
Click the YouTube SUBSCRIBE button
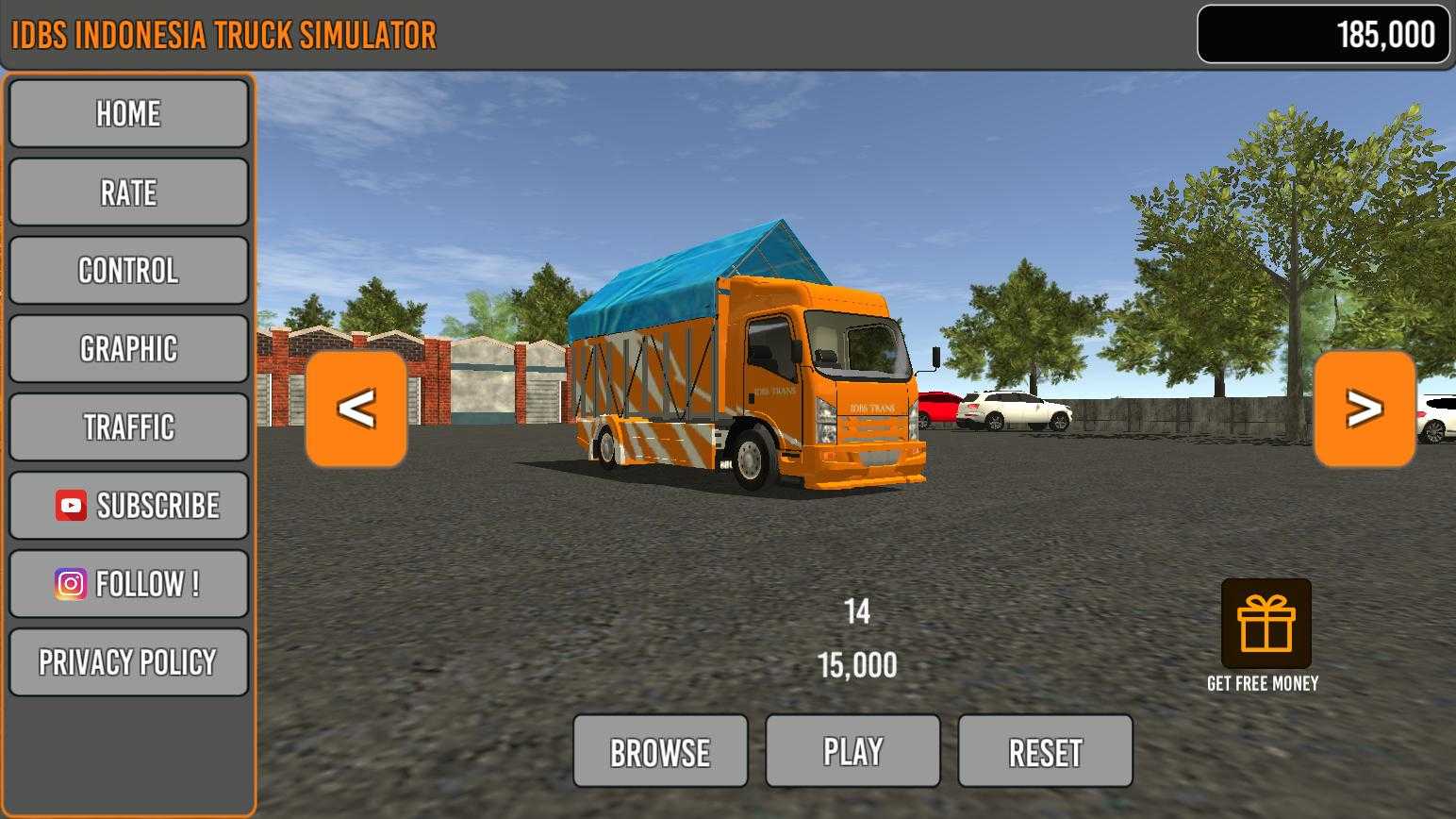click(128, 506)
